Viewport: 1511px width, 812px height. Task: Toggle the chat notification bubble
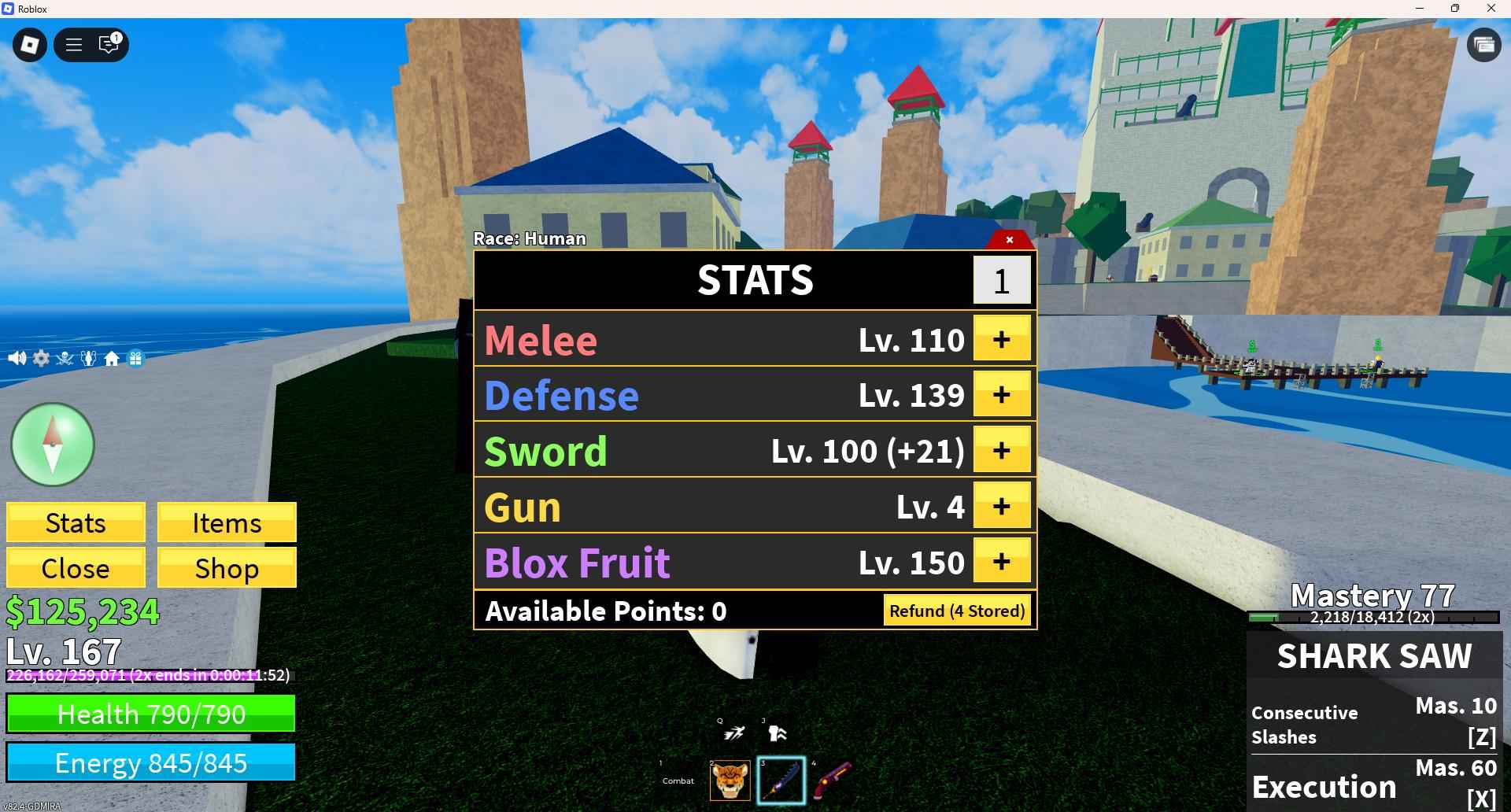(x=109, y=45)
